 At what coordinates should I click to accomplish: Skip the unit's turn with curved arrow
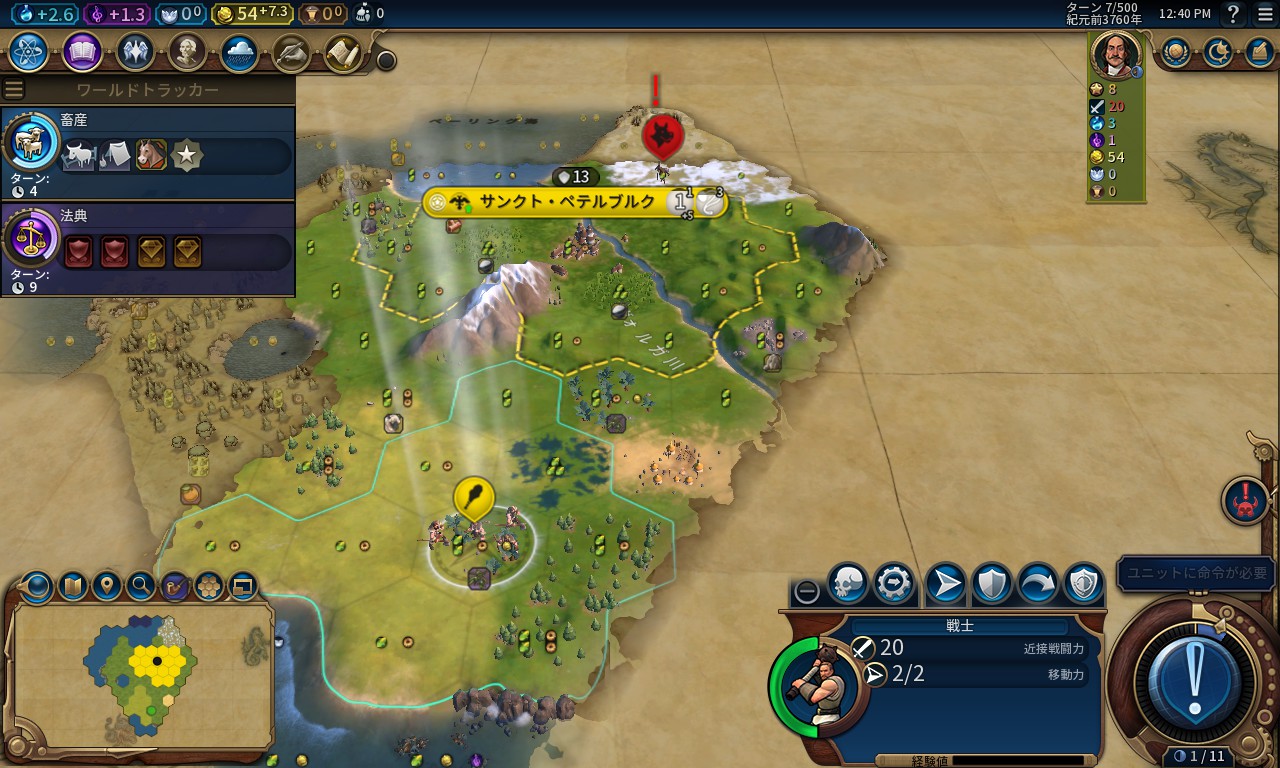click(1038, 584)
